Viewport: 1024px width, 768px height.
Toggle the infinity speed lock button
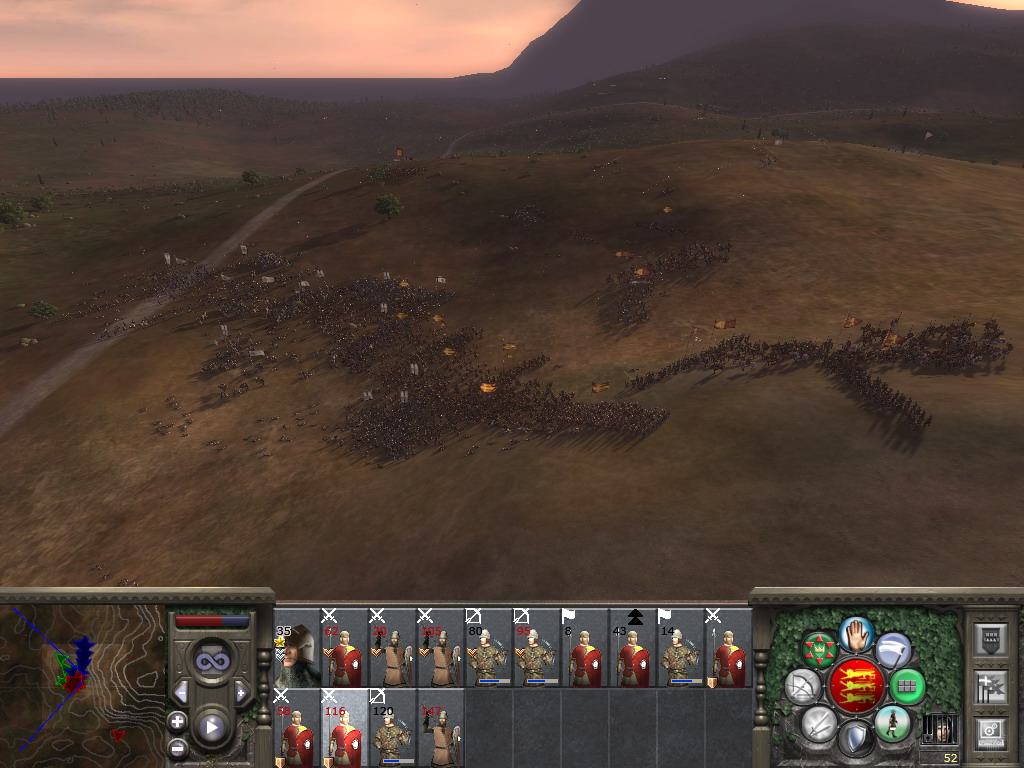pos(211,661)
